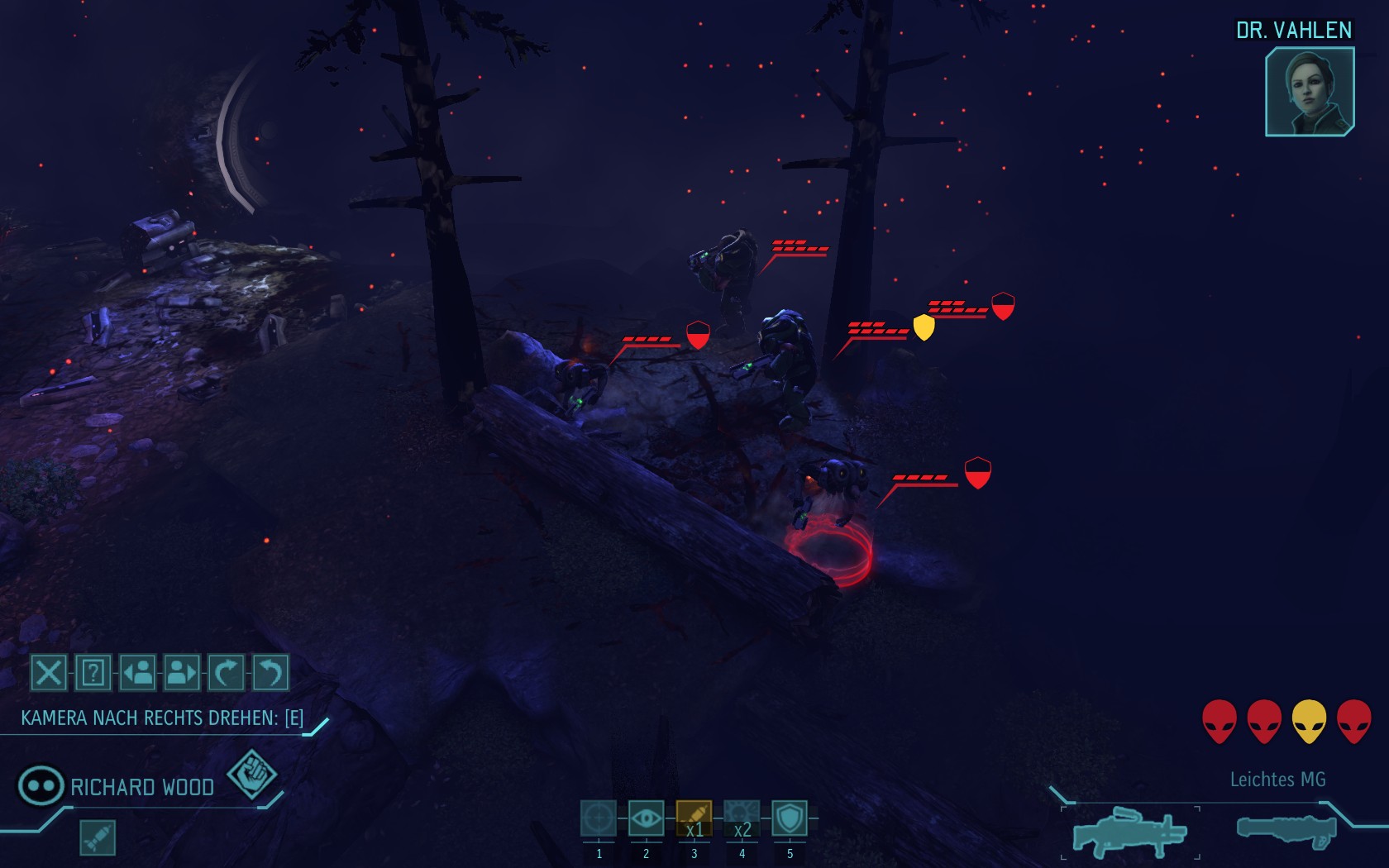Screen dimensions: 1389x868
Task: Activate the eye Overwatch ability
Action: pos(646,819)
